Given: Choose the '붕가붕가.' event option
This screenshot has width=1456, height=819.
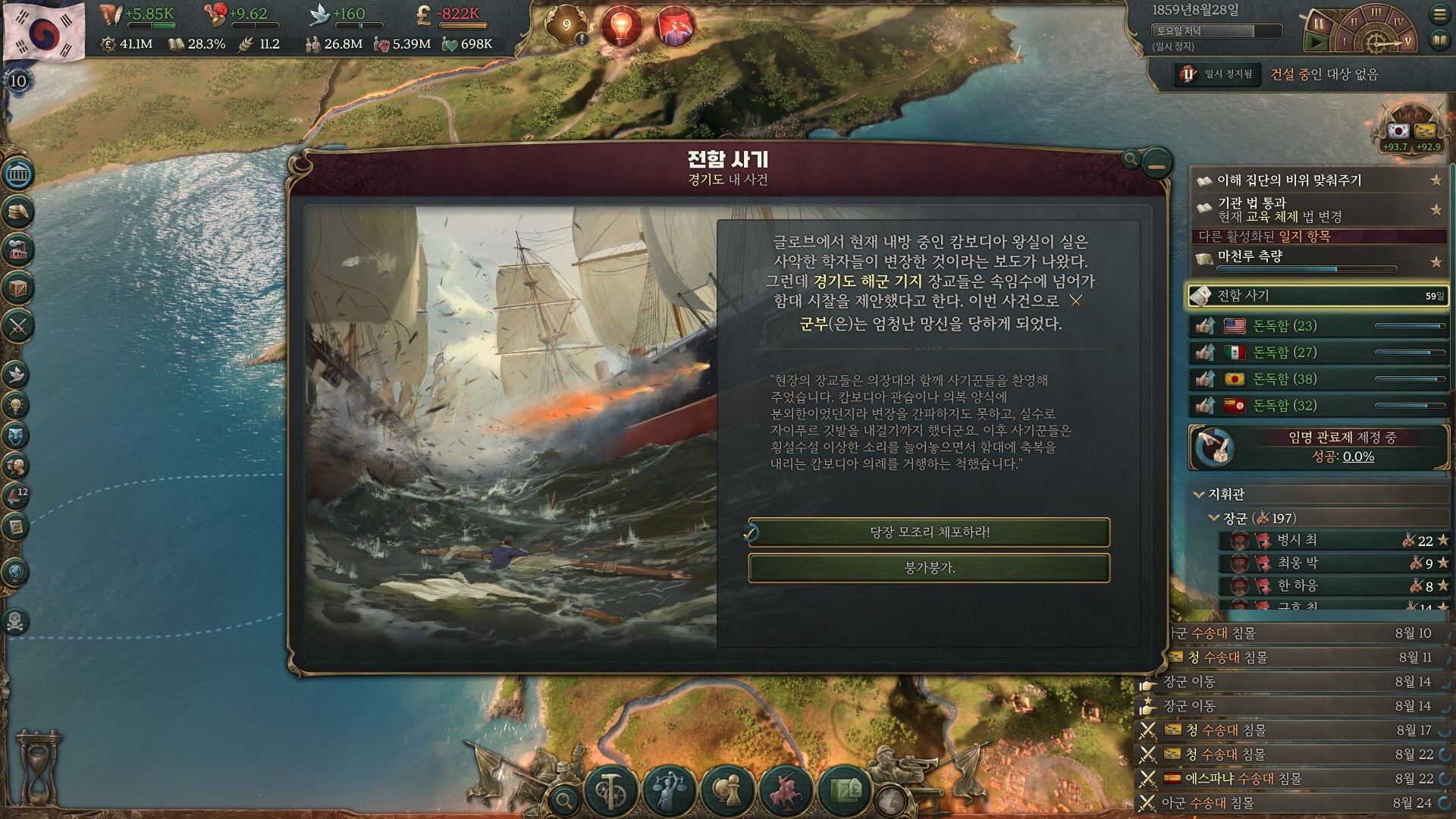Looking at the screenshot, I should (x=929, y=568).
